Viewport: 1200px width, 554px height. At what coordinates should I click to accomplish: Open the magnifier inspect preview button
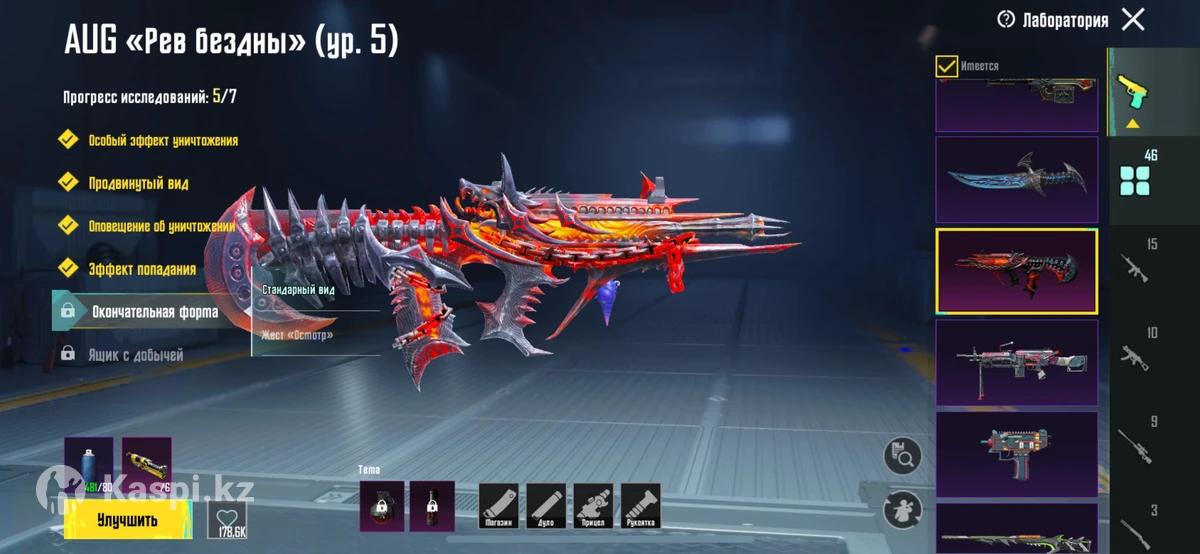(x=902, y=458)
